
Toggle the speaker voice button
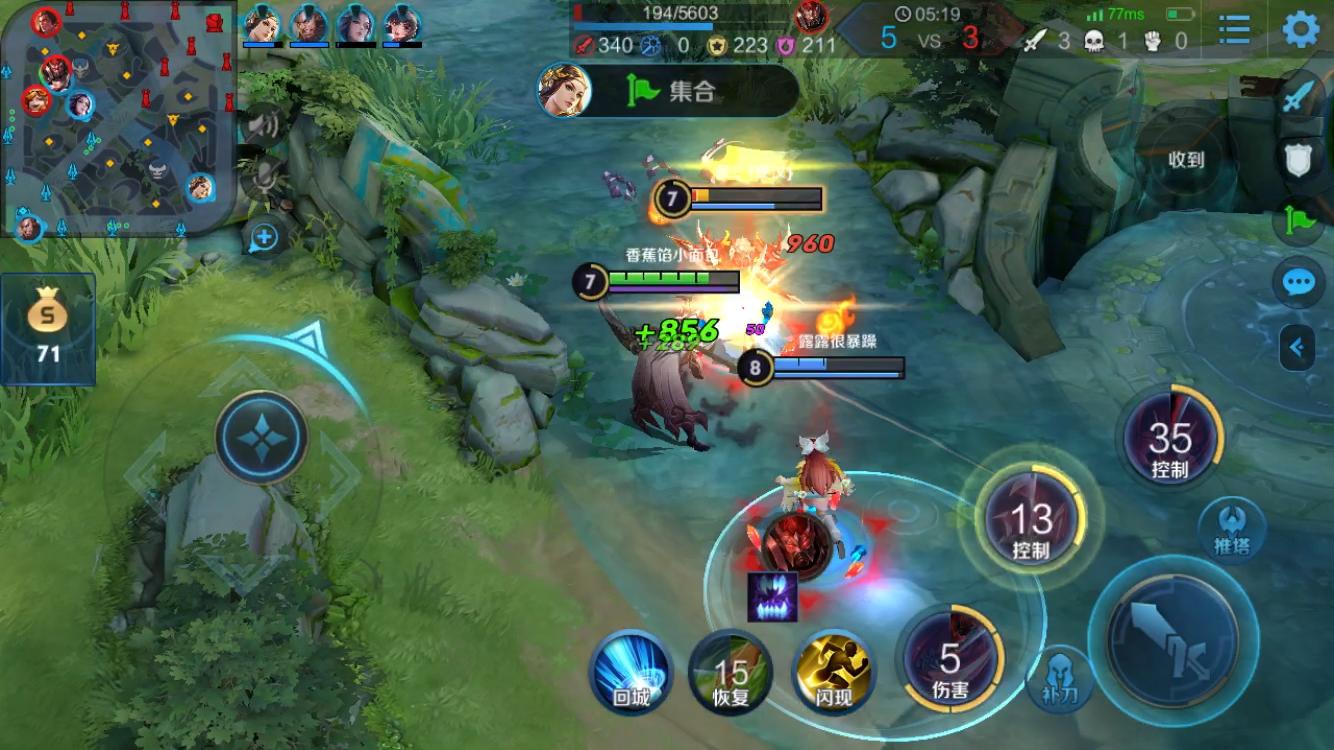[x=262, y=125]
